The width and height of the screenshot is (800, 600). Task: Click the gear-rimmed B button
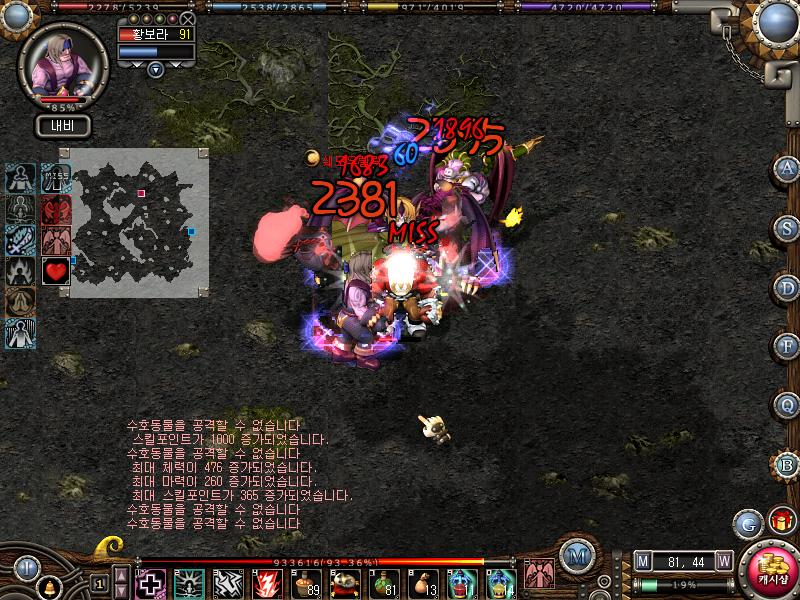tap(787, 465)
